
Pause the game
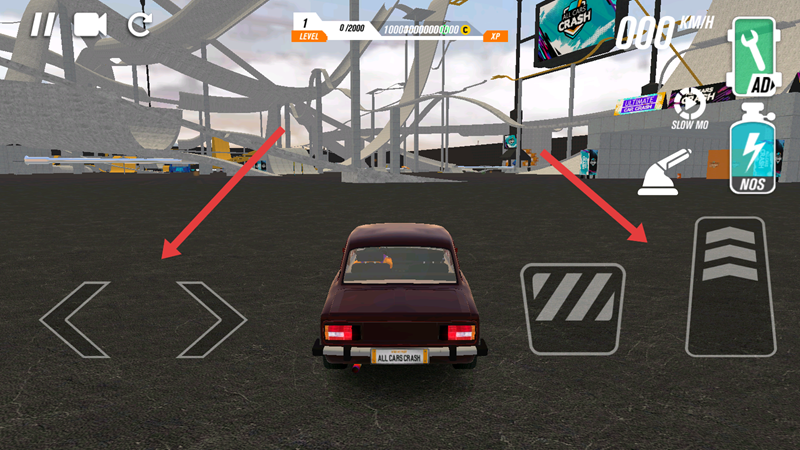42,24
